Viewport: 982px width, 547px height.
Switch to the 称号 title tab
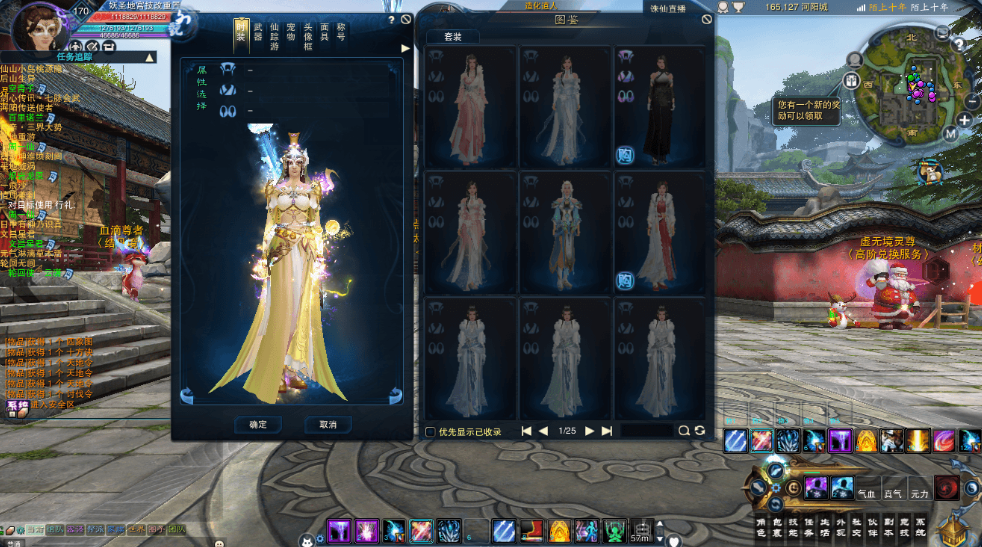341,33
